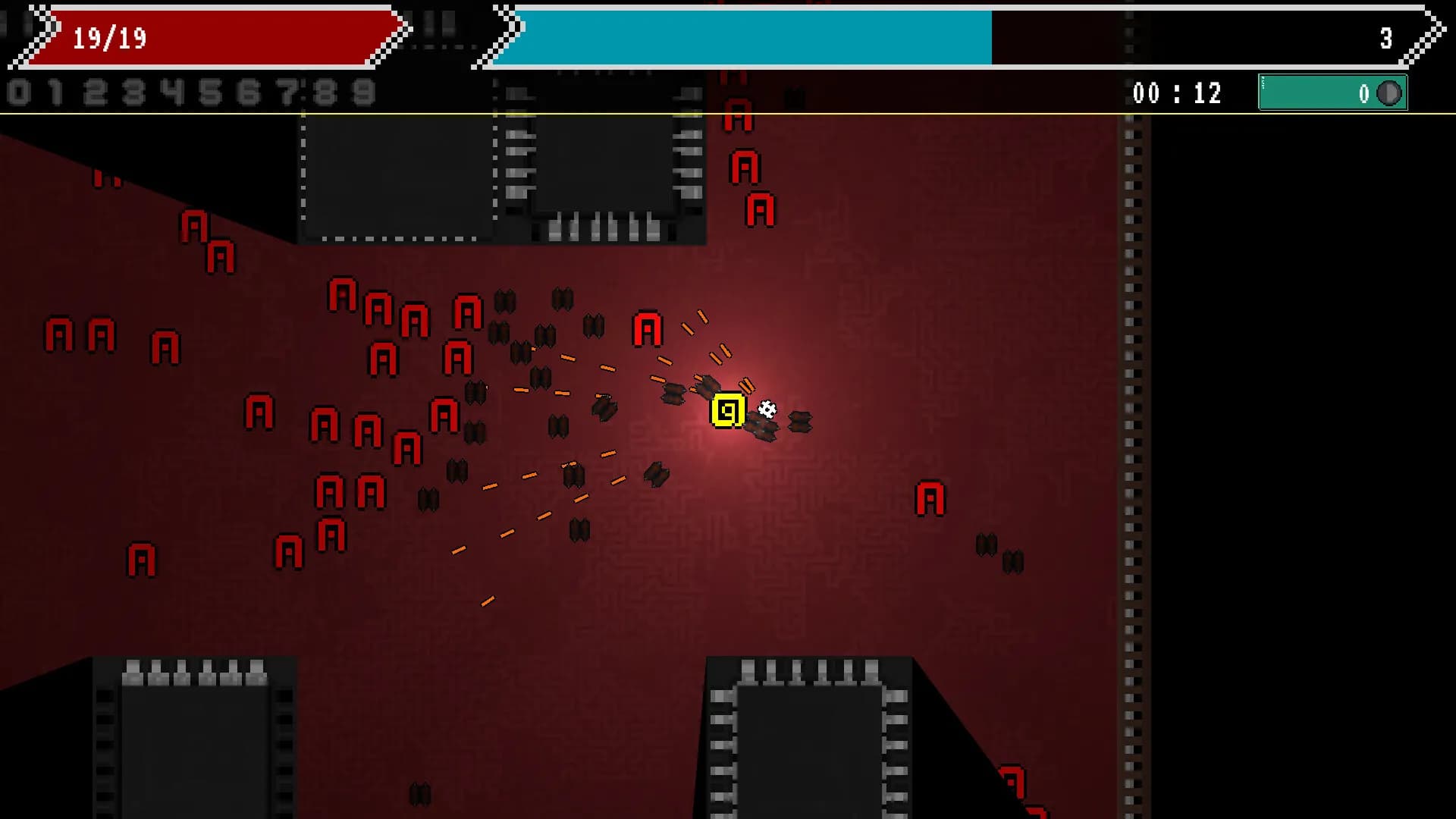Click the crosshair cursor icon beside the player
Image resolution: width=1456 pixels, height=819 pixels.
point(765,409)
